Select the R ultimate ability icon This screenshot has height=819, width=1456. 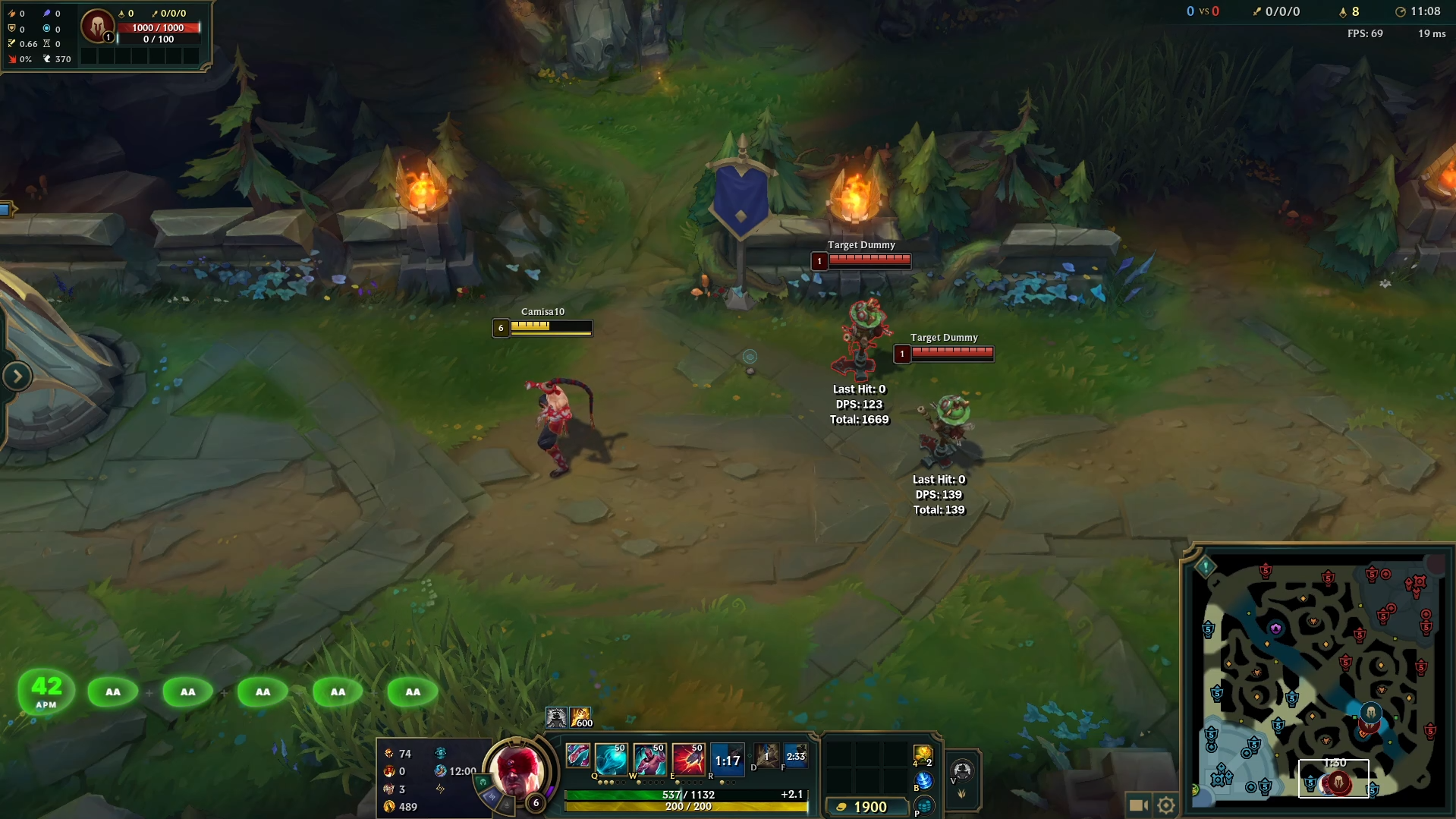727,759
